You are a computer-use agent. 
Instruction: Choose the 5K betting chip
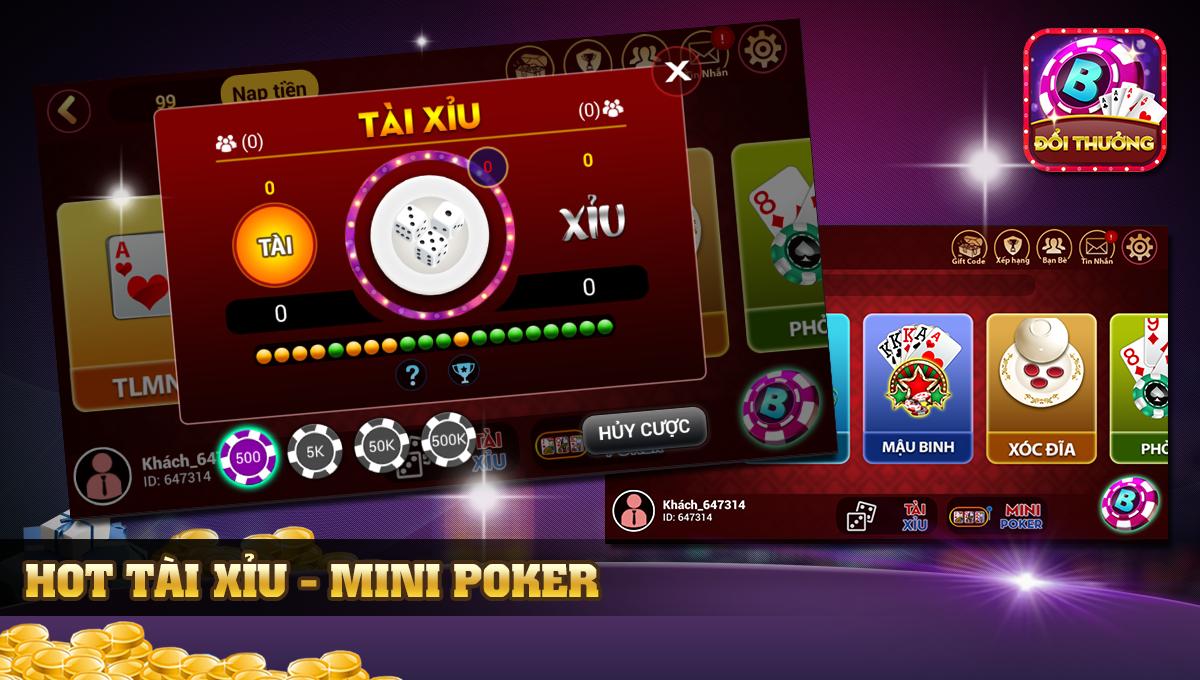pyautogui.click(x=315, y=452)
